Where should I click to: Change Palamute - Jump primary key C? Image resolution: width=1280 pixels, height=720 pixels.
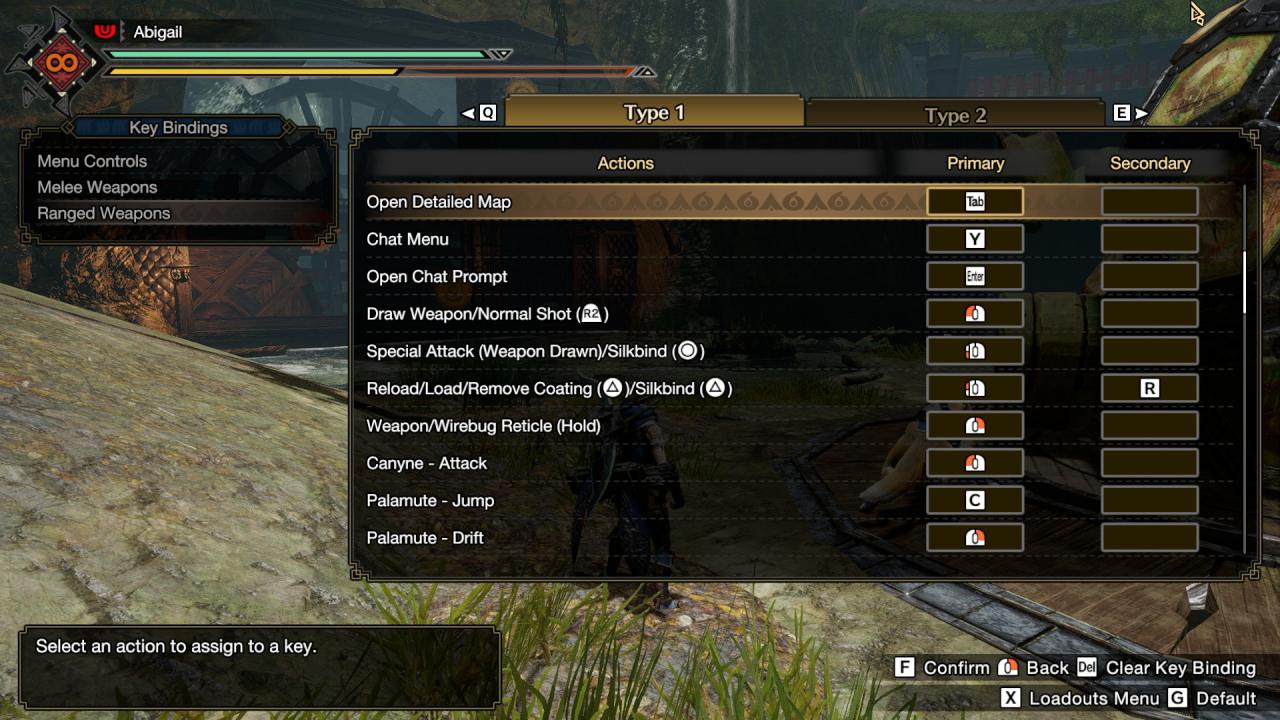(975, 500)
